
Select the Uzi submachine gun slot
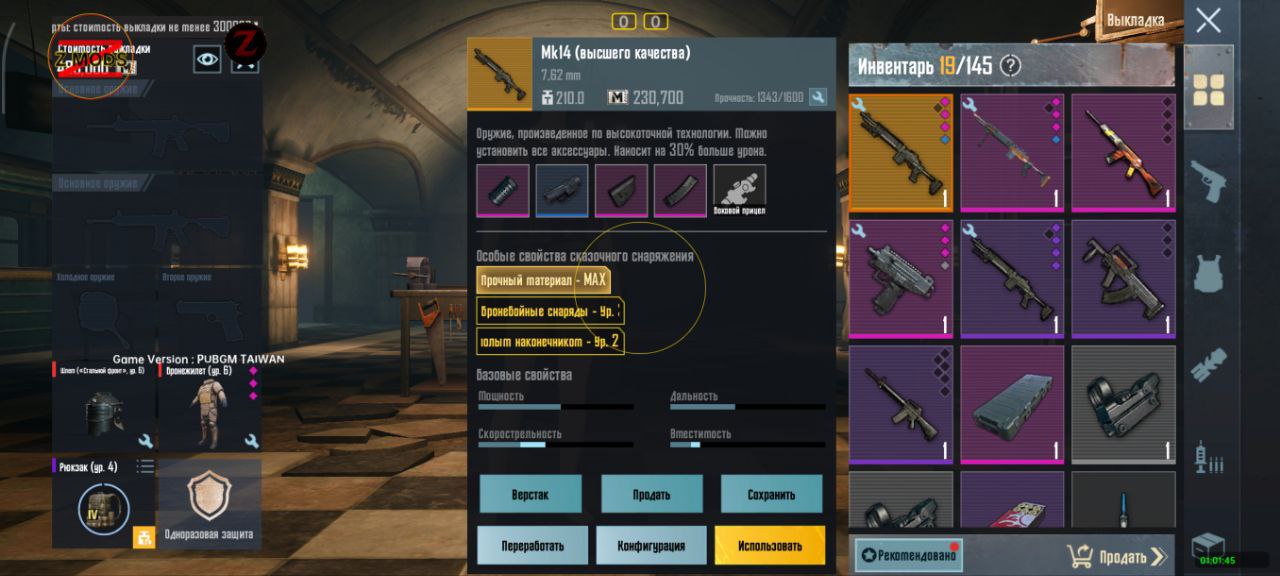click(901, 279)
